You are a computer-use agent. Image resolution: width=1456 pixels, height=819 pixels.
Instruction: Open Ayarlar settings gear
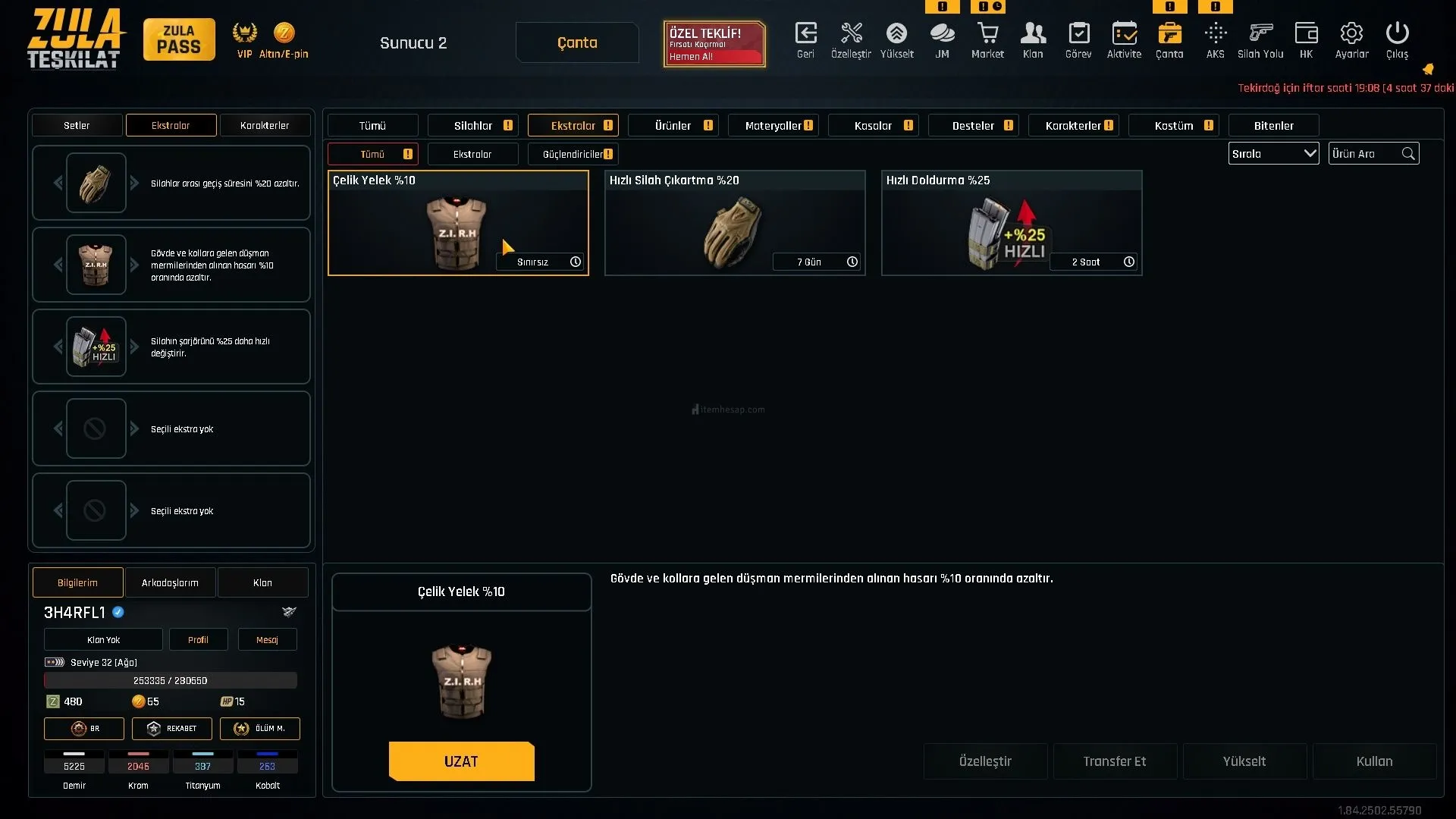click(1351, 41)
